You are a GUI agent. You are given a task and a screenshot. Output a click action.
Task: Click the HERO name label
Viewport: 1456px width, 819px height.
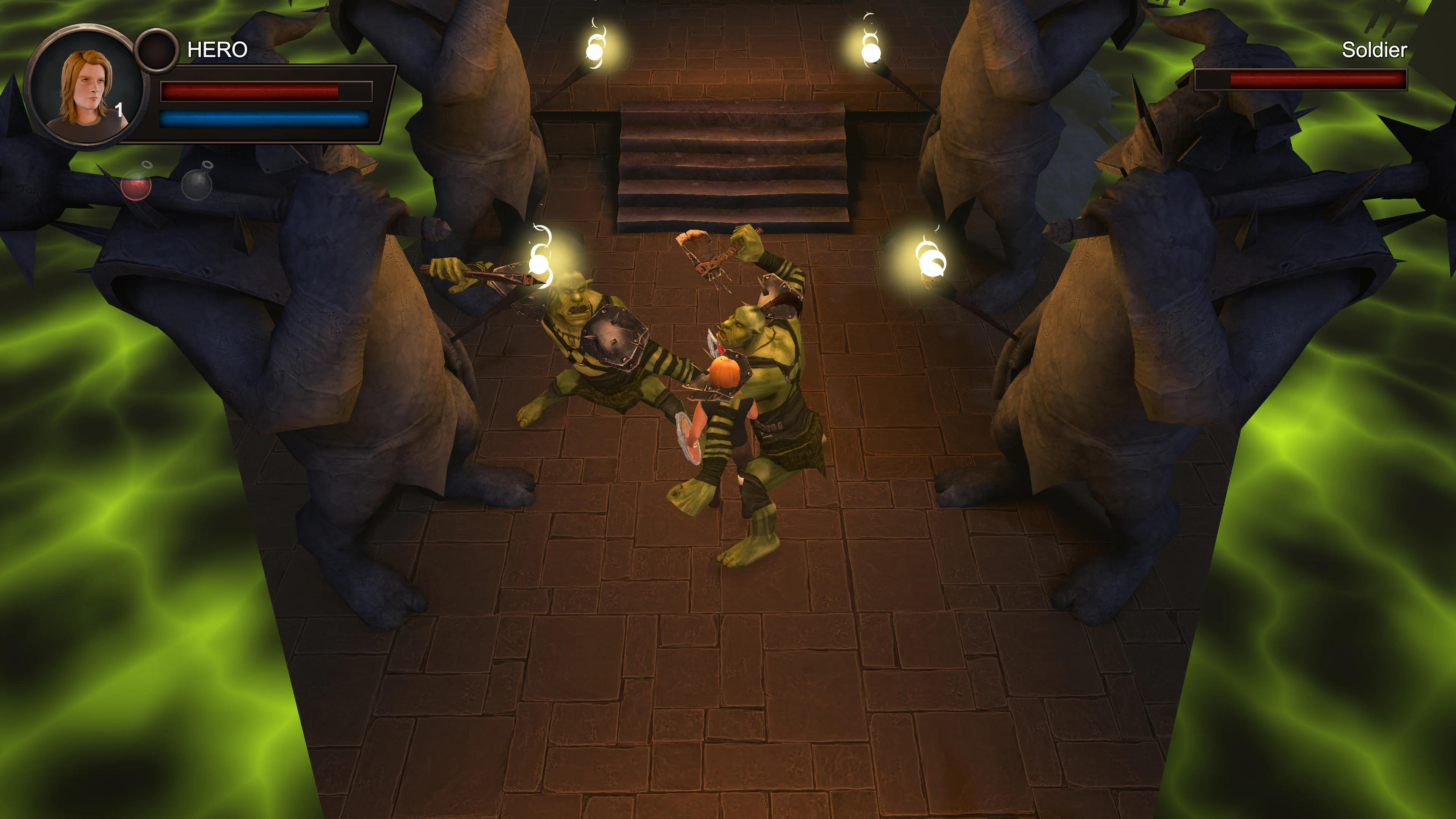pos(217,50)
